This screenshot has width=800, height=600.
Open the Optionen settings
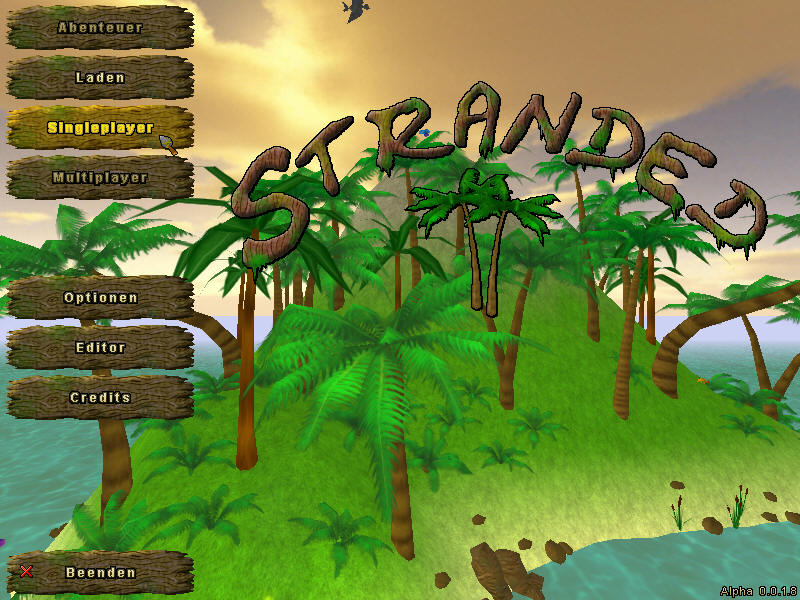pyautogui.click(x=100, y=298)
